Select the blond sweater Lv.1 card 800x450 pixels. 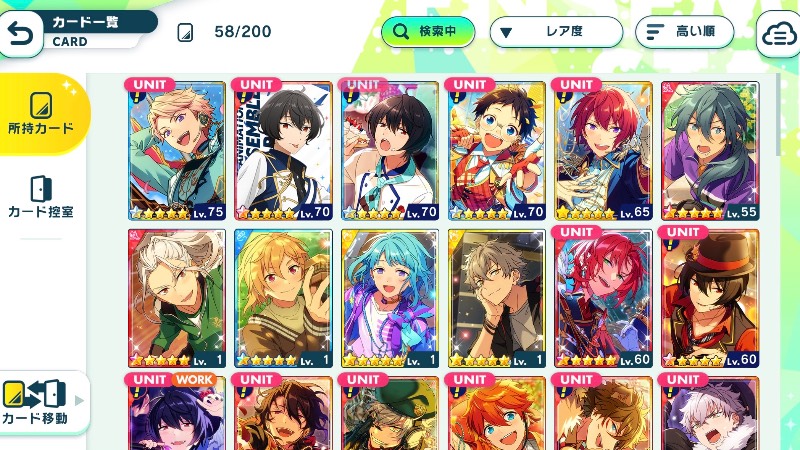pos(284,297)
